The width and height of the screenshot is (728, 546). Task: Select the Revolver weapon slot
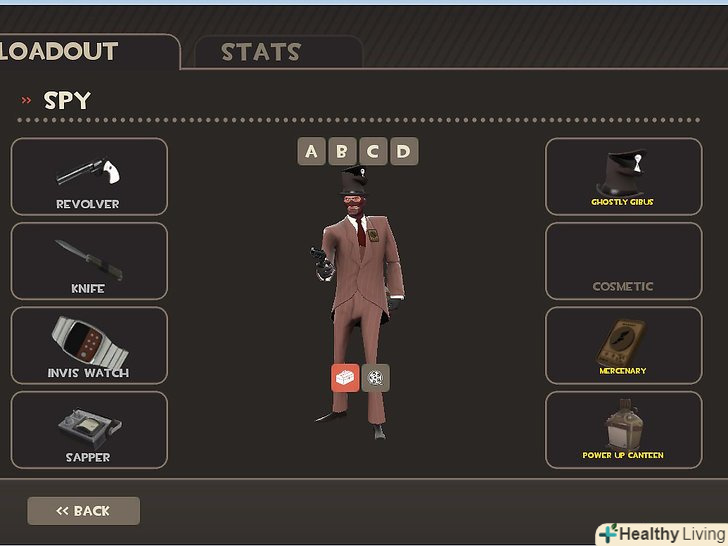(x=89, y=176)
